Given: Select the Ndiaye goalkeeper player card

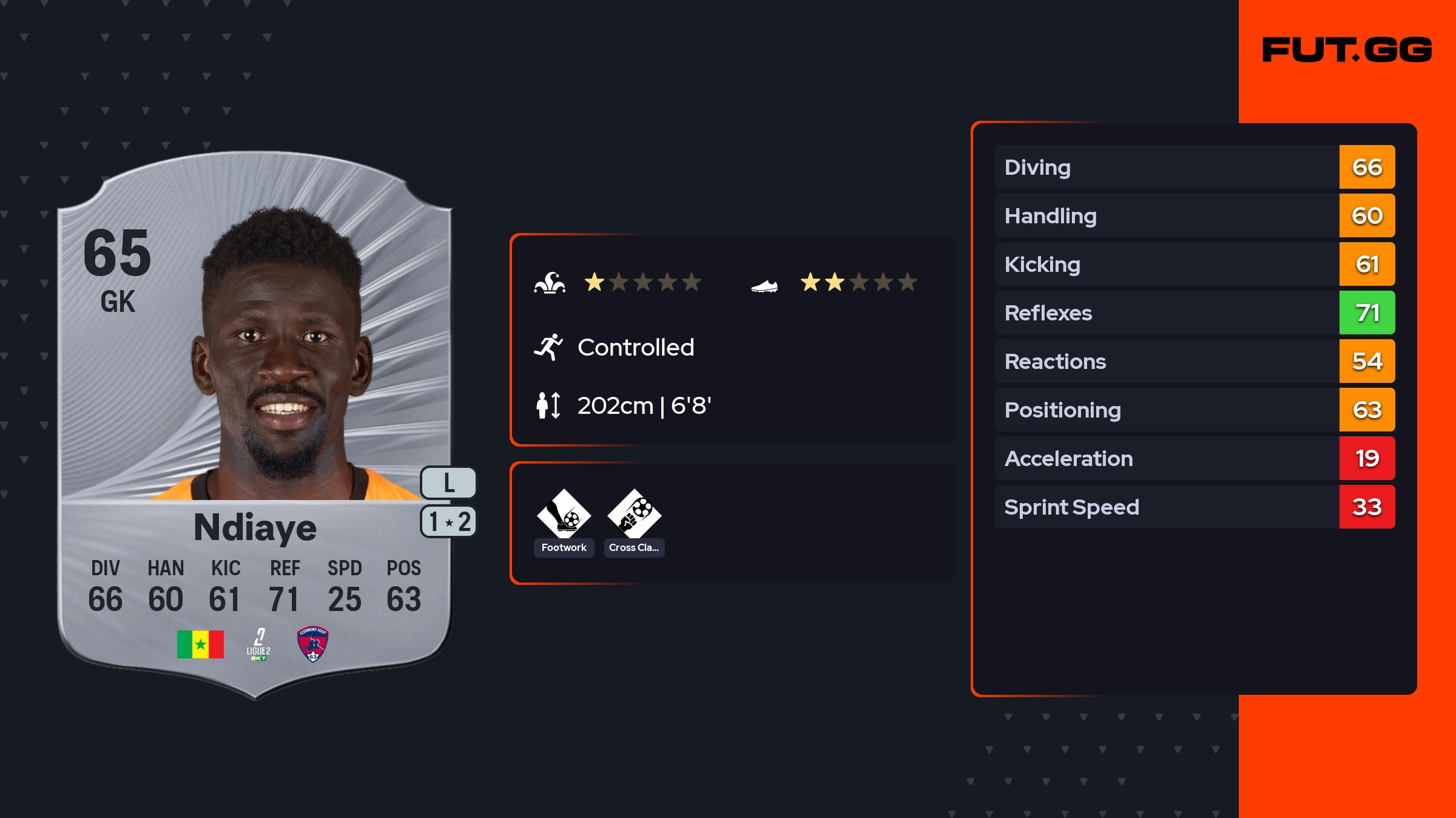Looking at the screenshot, I should pyautogui.click(x=255, y=425).
